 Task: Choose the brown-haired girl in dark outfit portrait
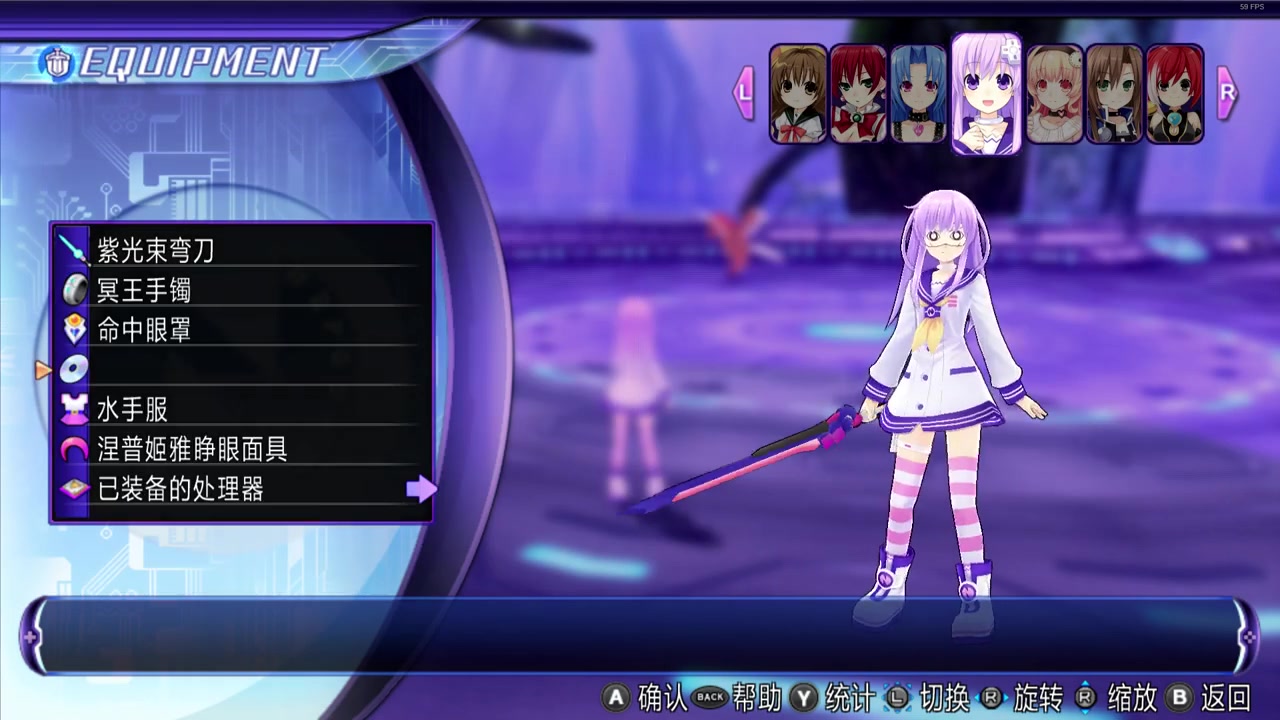click(x=1115, y=94)
